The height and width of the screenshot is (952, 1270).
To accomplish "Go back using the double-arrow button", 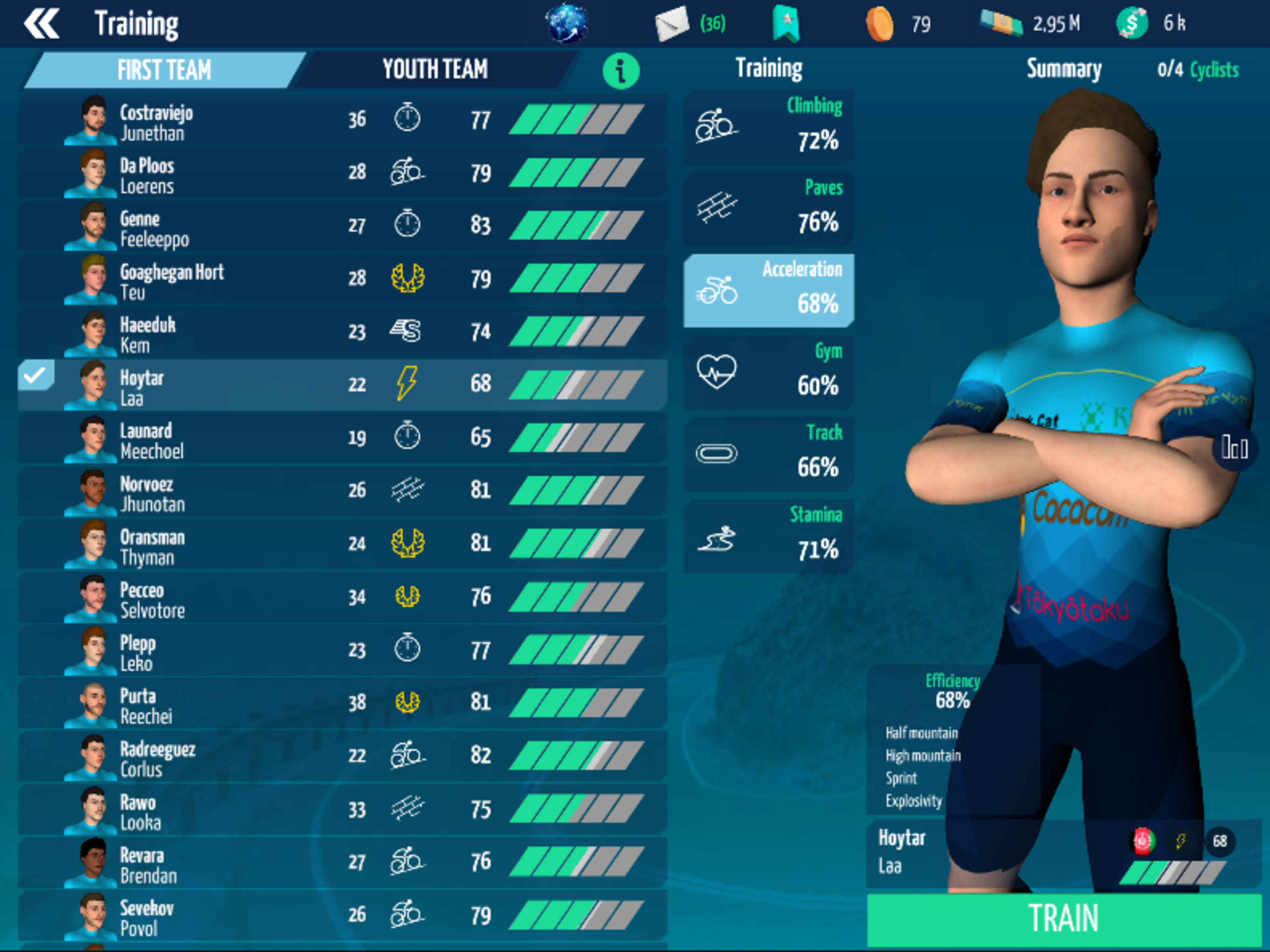I will [x=41, y=24].
